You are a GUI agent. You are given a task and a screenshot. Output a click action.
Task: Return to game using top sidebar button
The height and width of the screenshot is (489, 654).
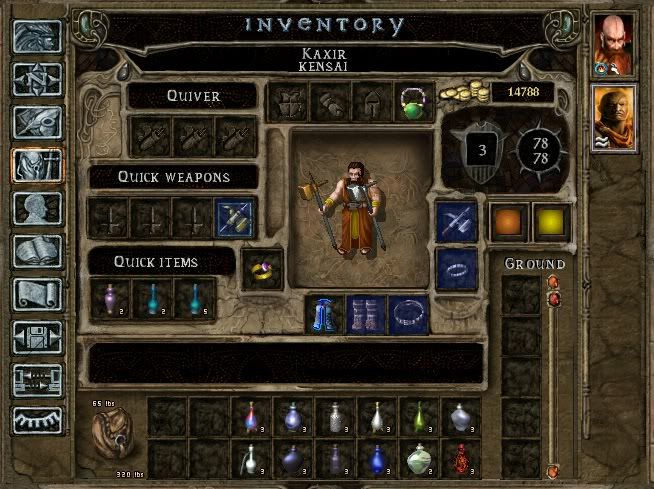point(37,36)
